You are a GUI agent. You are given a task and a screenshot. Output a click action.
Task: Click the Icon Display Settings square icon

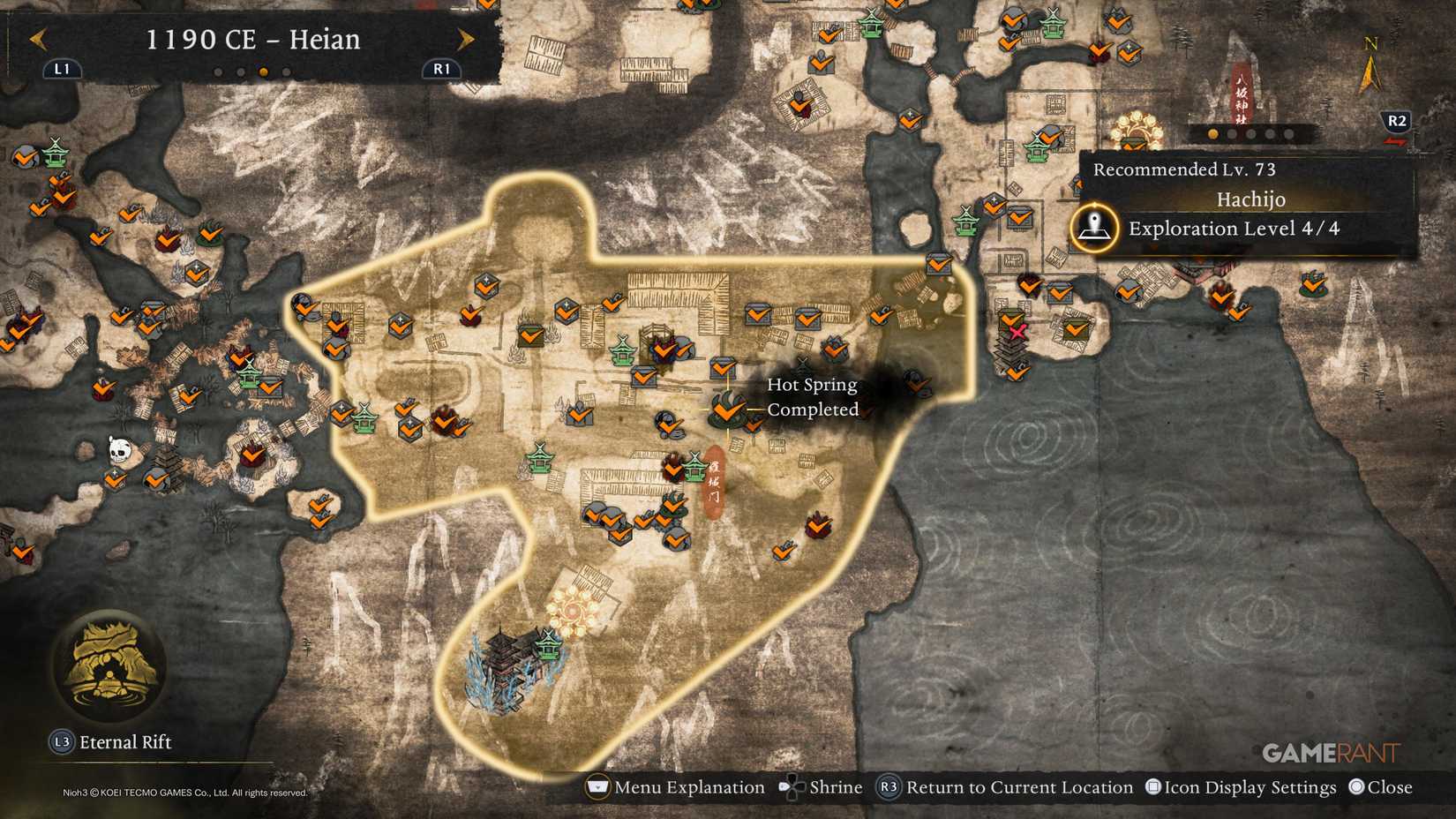coord(1152,786)
